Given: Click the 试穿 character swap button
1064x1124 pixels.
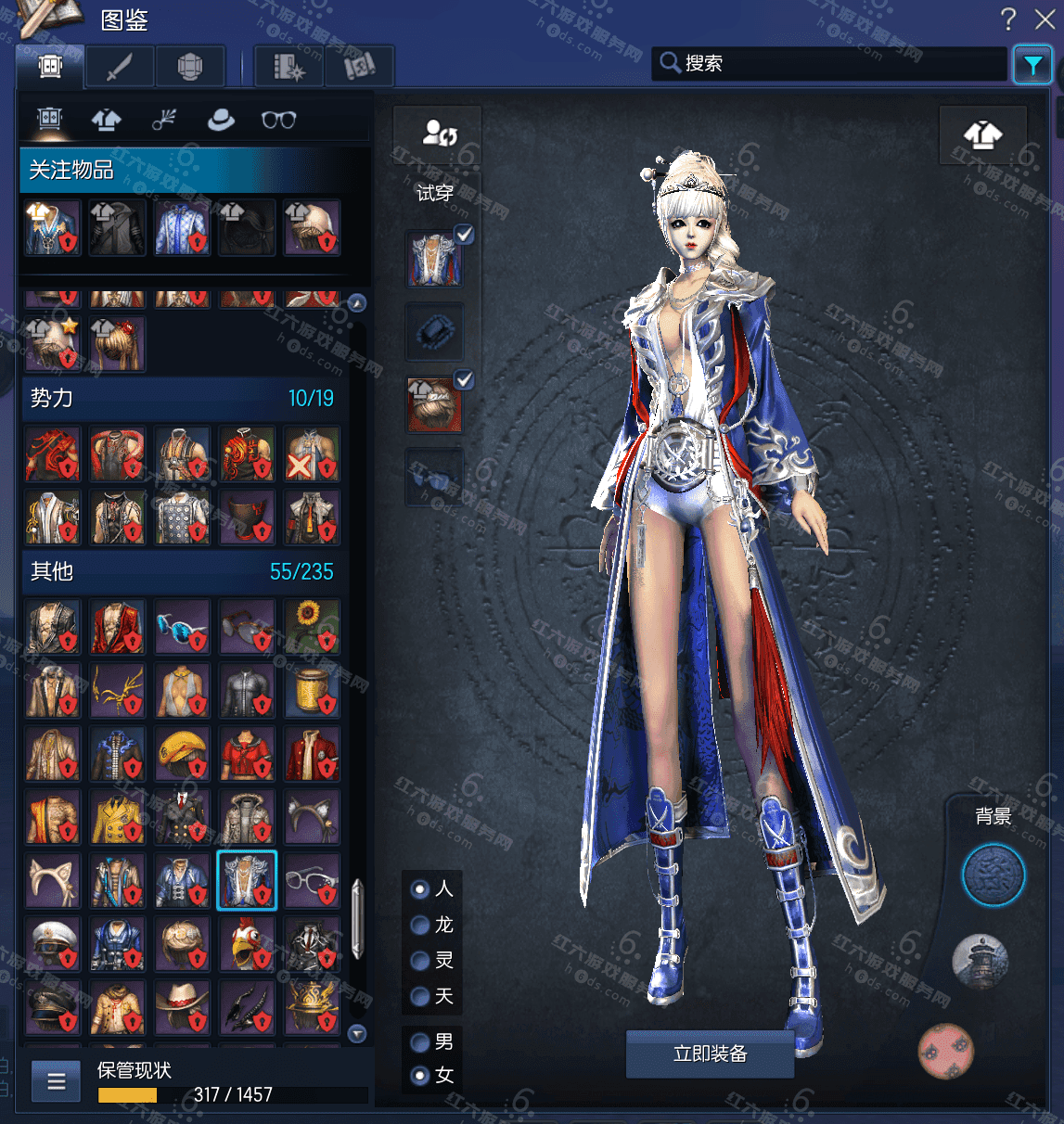Looking at the screenshot, I should click(x=438, y=134).
